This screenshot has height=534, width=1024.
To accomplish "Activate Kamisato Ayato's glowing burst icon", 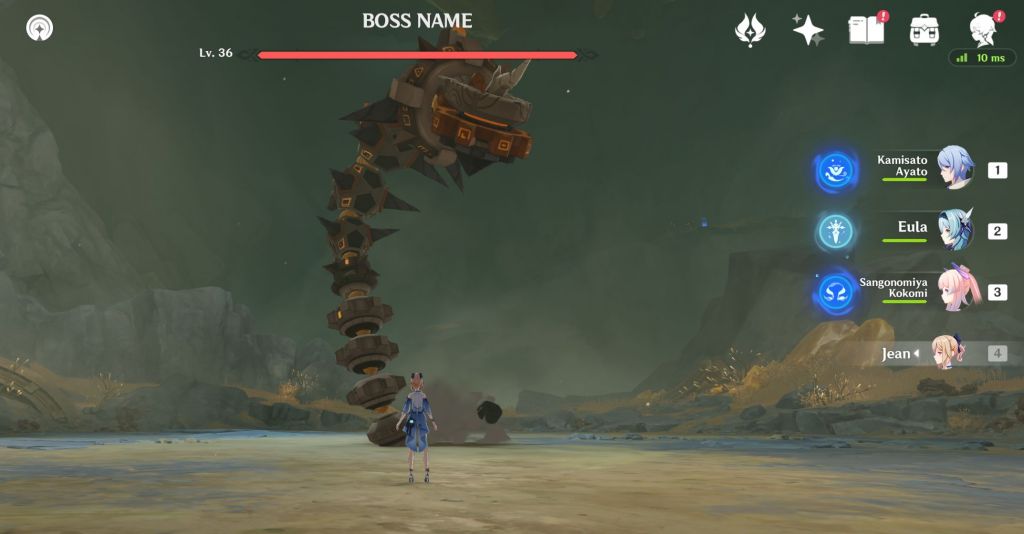I will click(x=835, y=171).
